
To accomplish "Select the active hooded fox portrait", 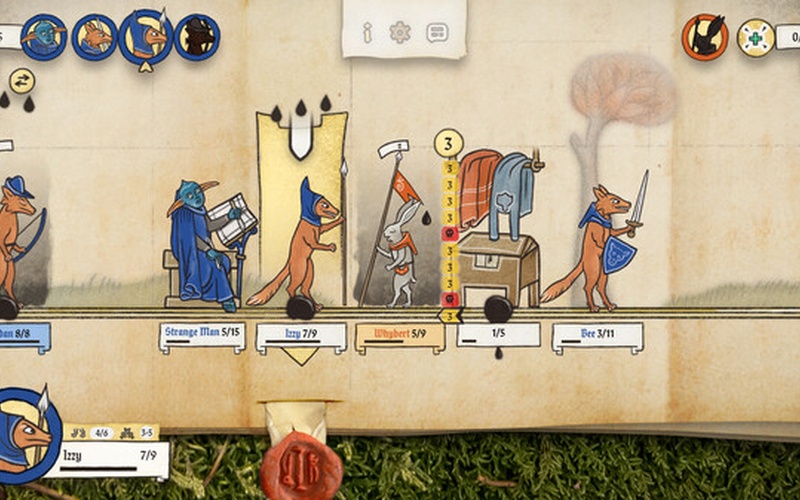I will tap(146, 38).
